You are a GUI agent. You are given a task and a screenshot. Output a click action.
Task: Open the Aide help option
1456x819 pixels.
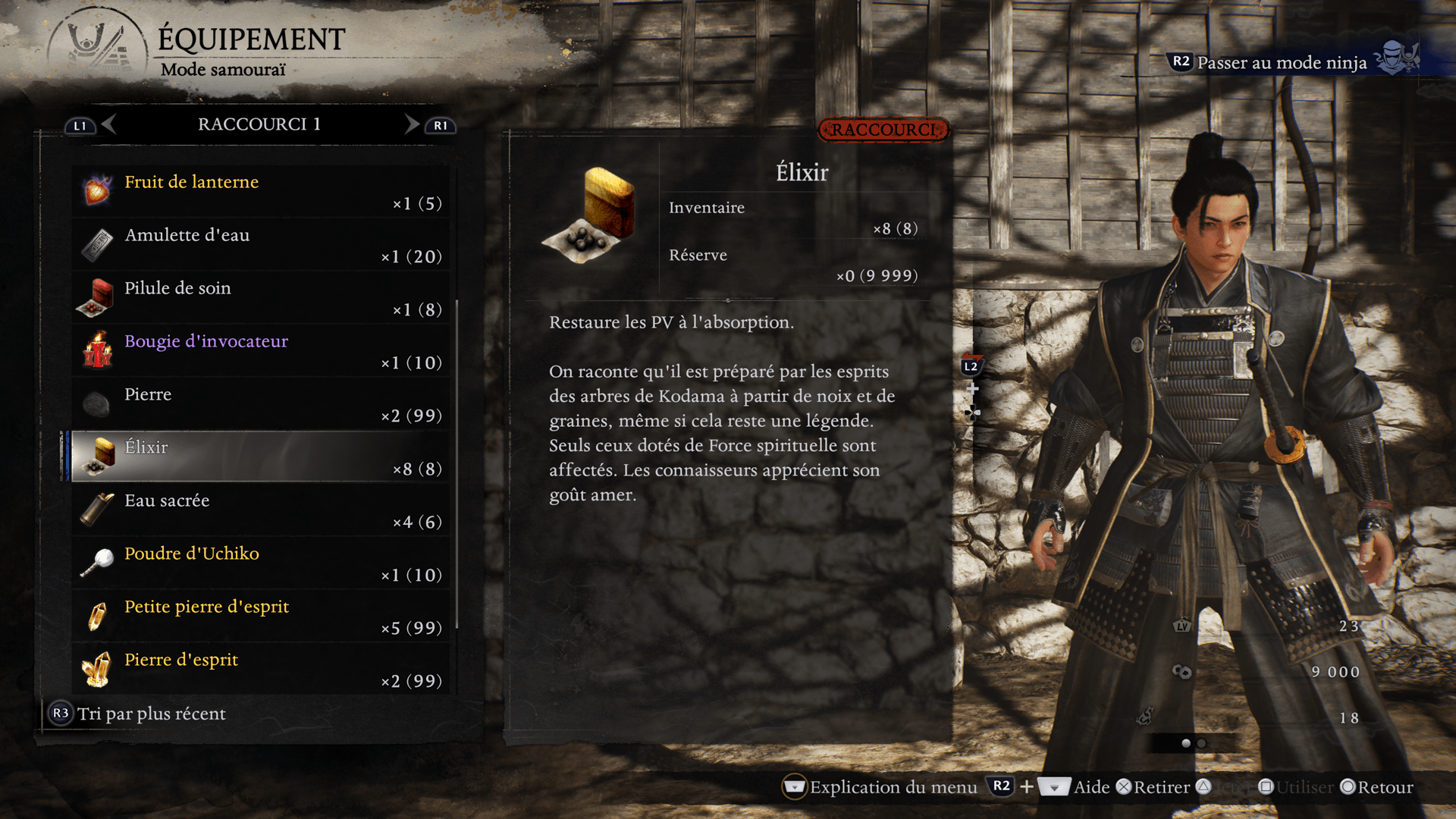pos(1090,787)
